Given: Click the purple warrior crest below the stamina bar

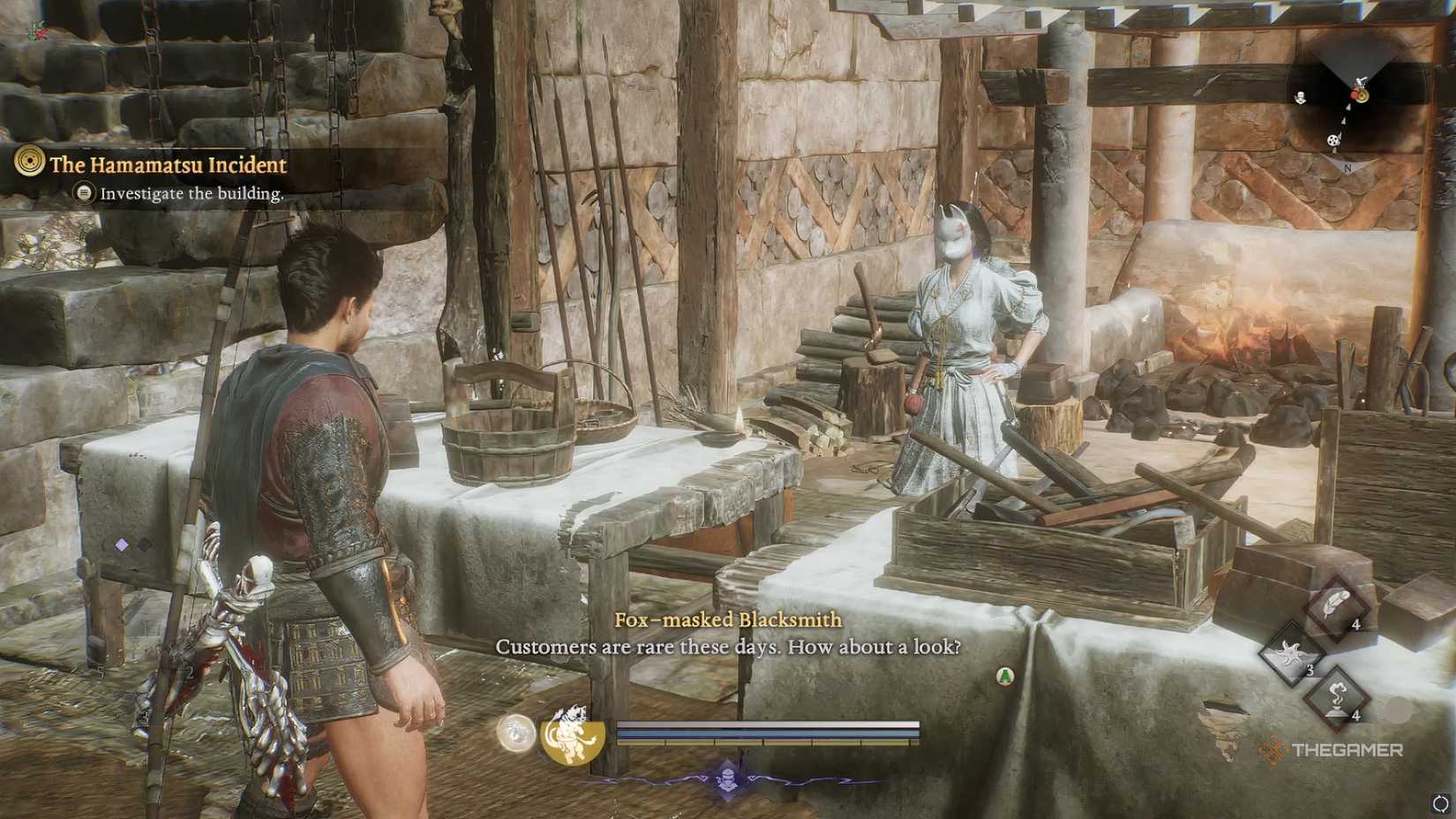Looking at the screenshot, I should (726, 778).
